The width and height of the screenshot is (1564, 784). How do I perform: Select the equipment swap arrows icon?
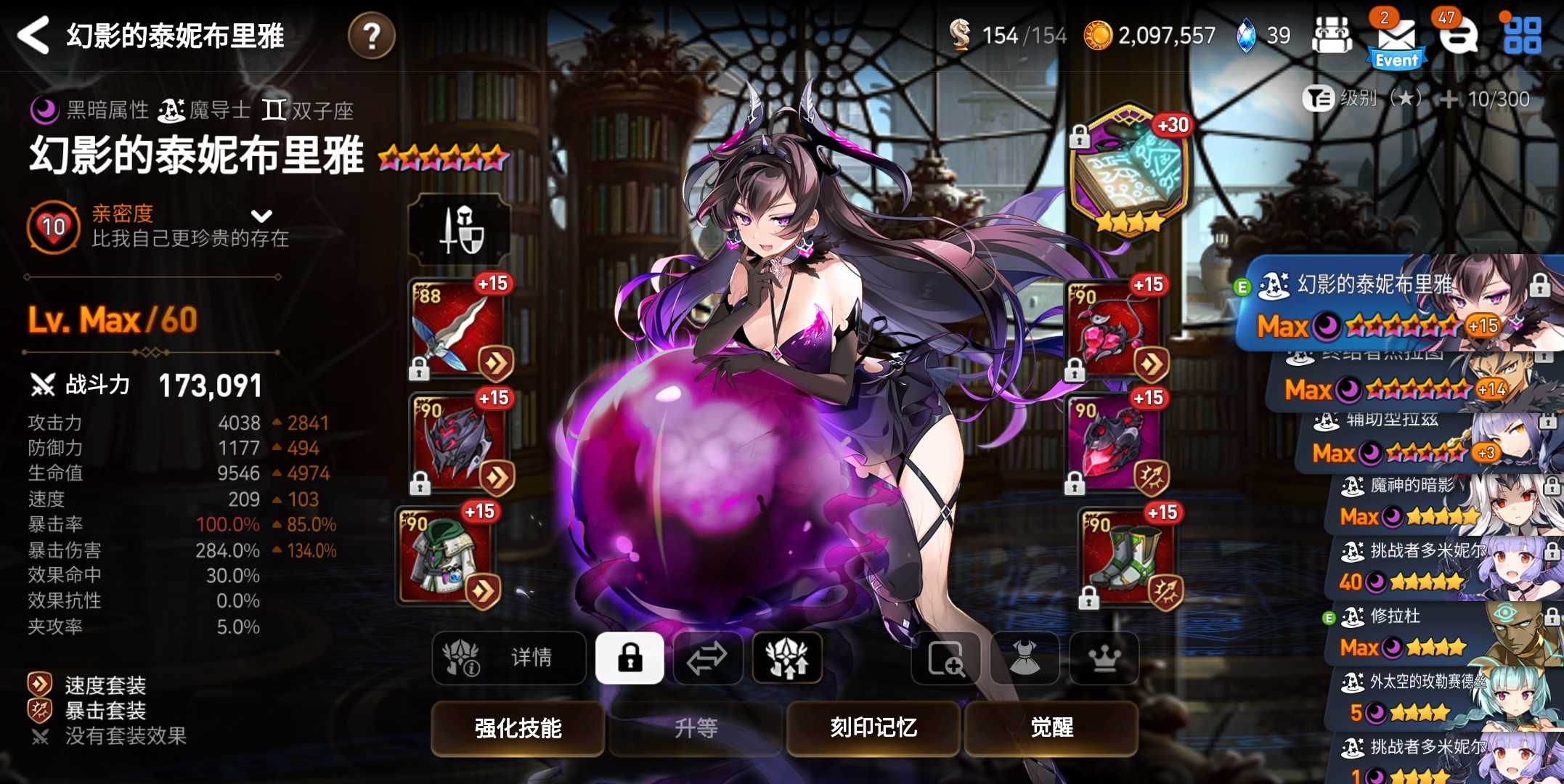coord(708,658)
